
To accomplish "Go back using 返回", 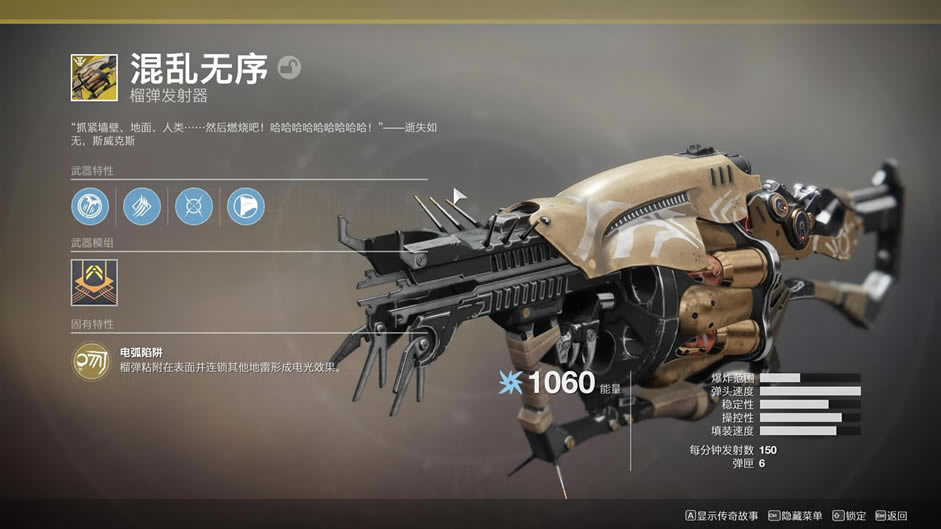I will (891, 515).
